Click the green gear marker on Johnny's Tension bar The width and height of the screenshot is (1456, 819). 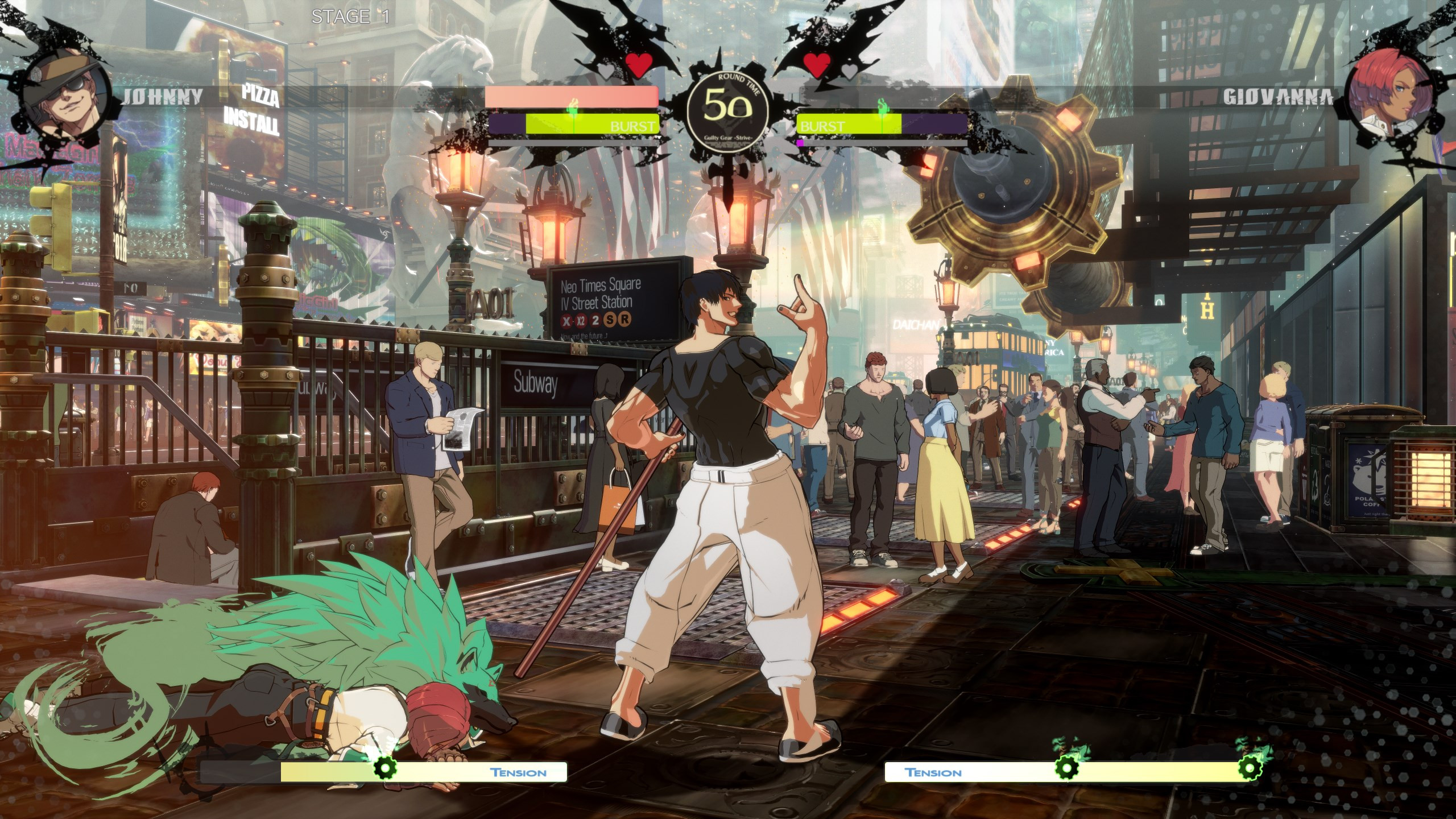(x=386, y=769)
